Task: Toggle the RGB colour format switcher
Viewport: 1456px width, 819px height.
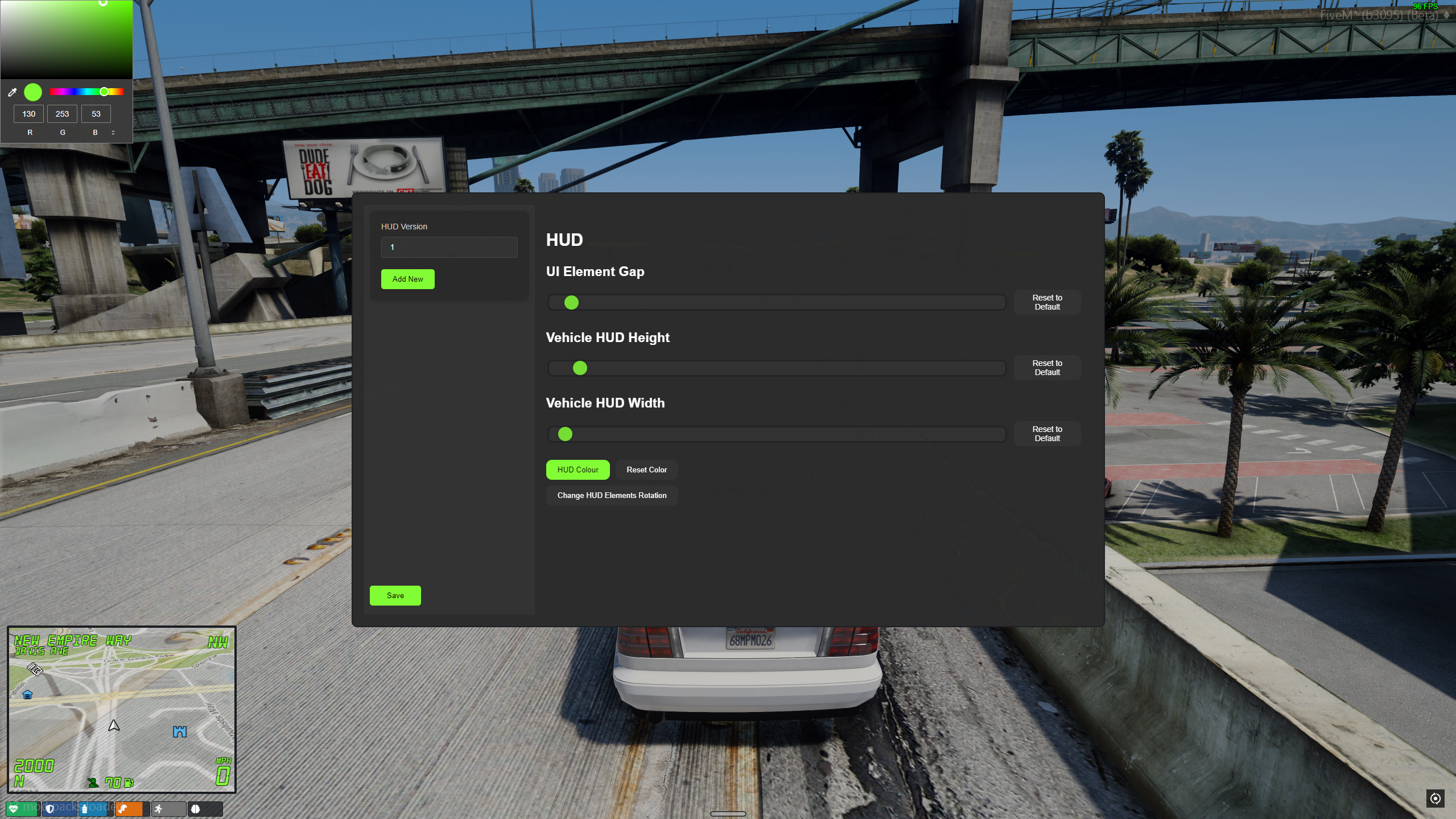Action: pos(113,133)
